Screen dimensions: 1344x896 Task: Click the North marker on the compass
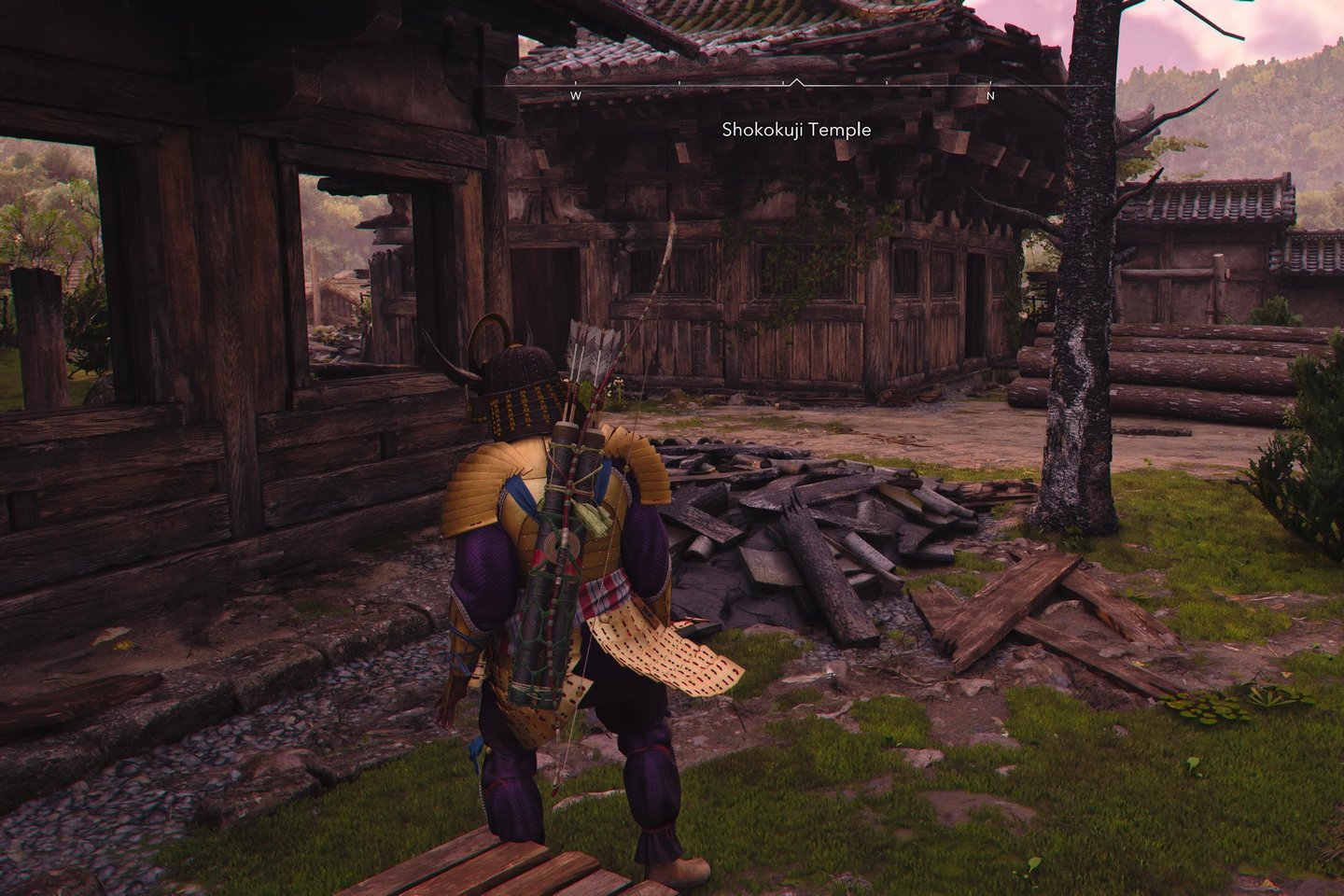coord(991,95)
